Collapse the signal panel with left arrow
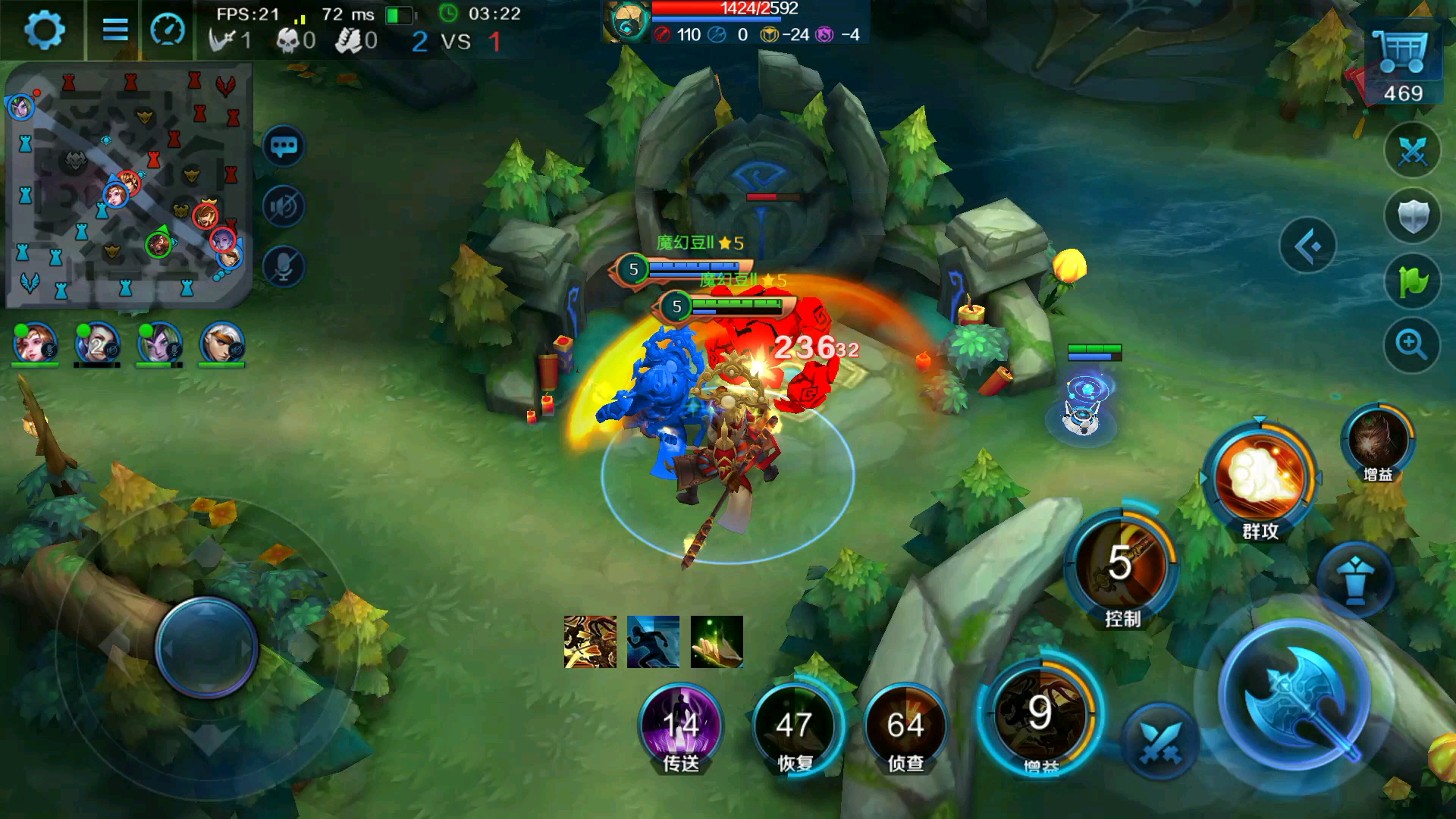 coord(1307,246)
